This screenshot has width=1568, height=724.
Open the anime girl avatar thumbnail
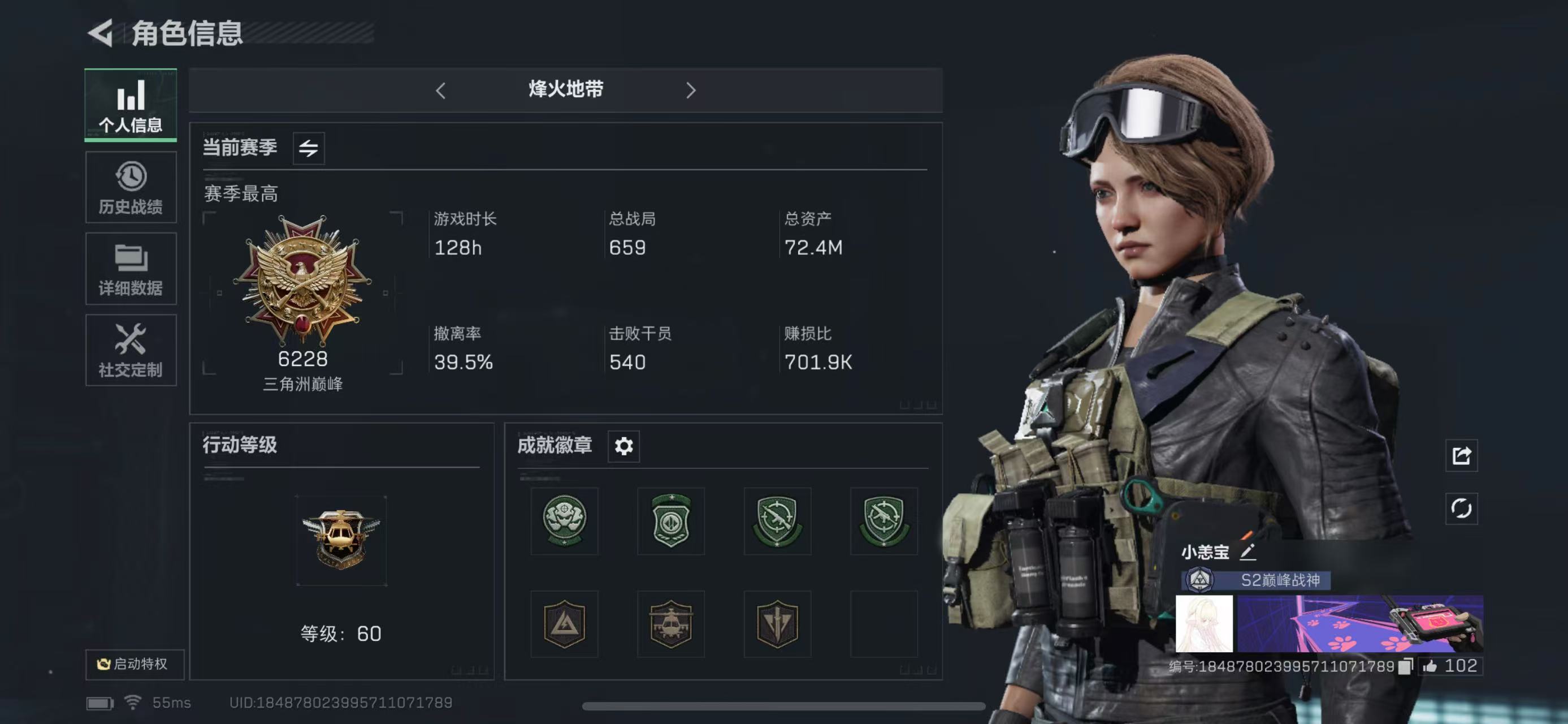click(1204, 623)
